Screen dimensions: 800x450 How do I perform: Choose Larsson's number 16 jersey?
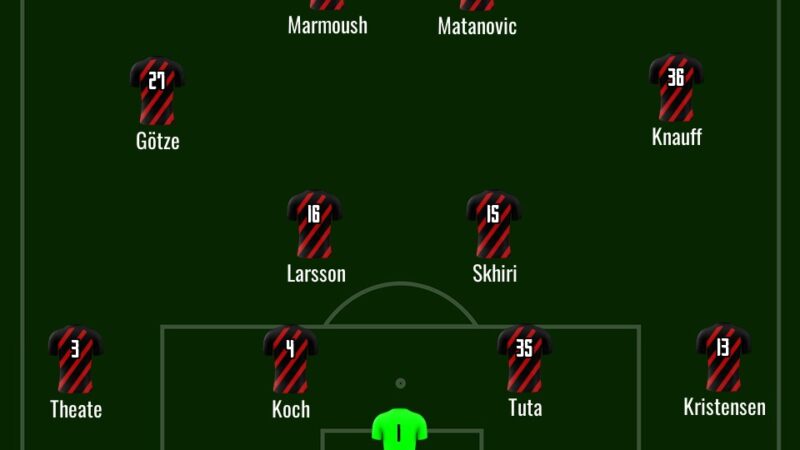pyautogui.click(x=314, y=224)
